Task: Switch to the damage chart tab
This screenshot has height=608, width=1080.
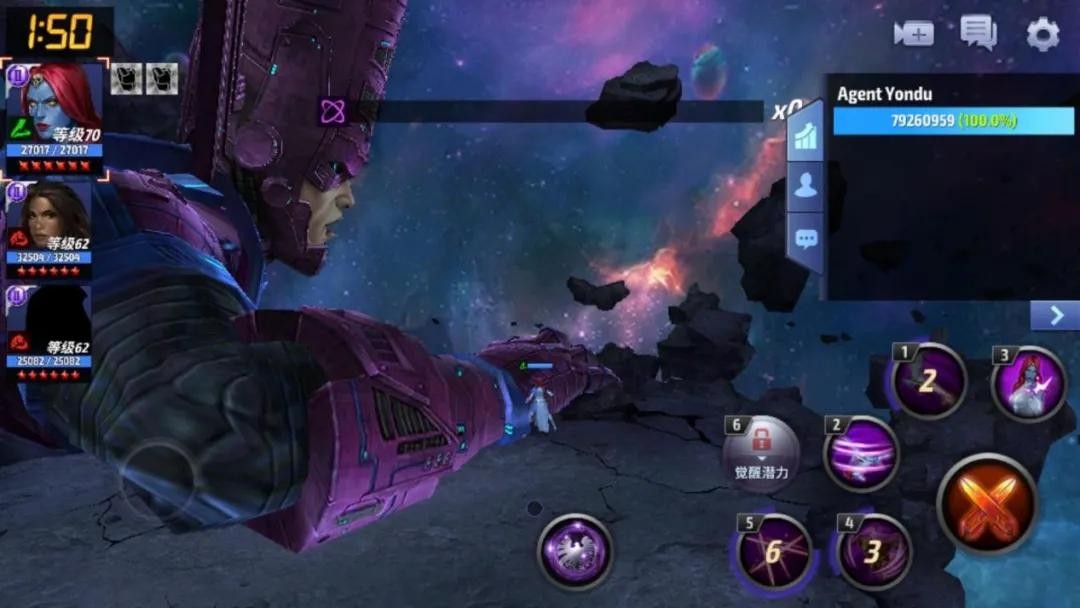Action: 806,138
